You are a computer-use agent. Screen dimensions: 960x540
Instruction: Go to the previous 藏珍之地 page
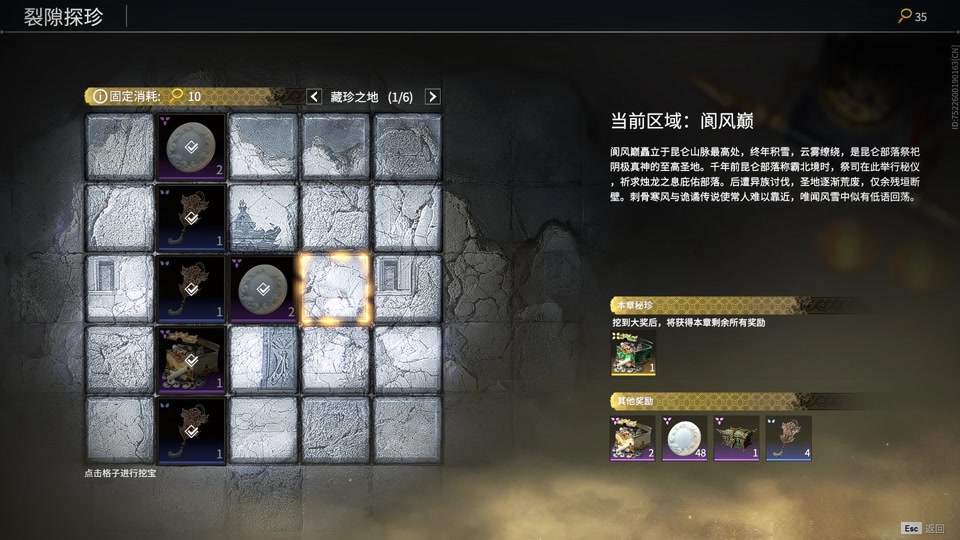(313, 97)
